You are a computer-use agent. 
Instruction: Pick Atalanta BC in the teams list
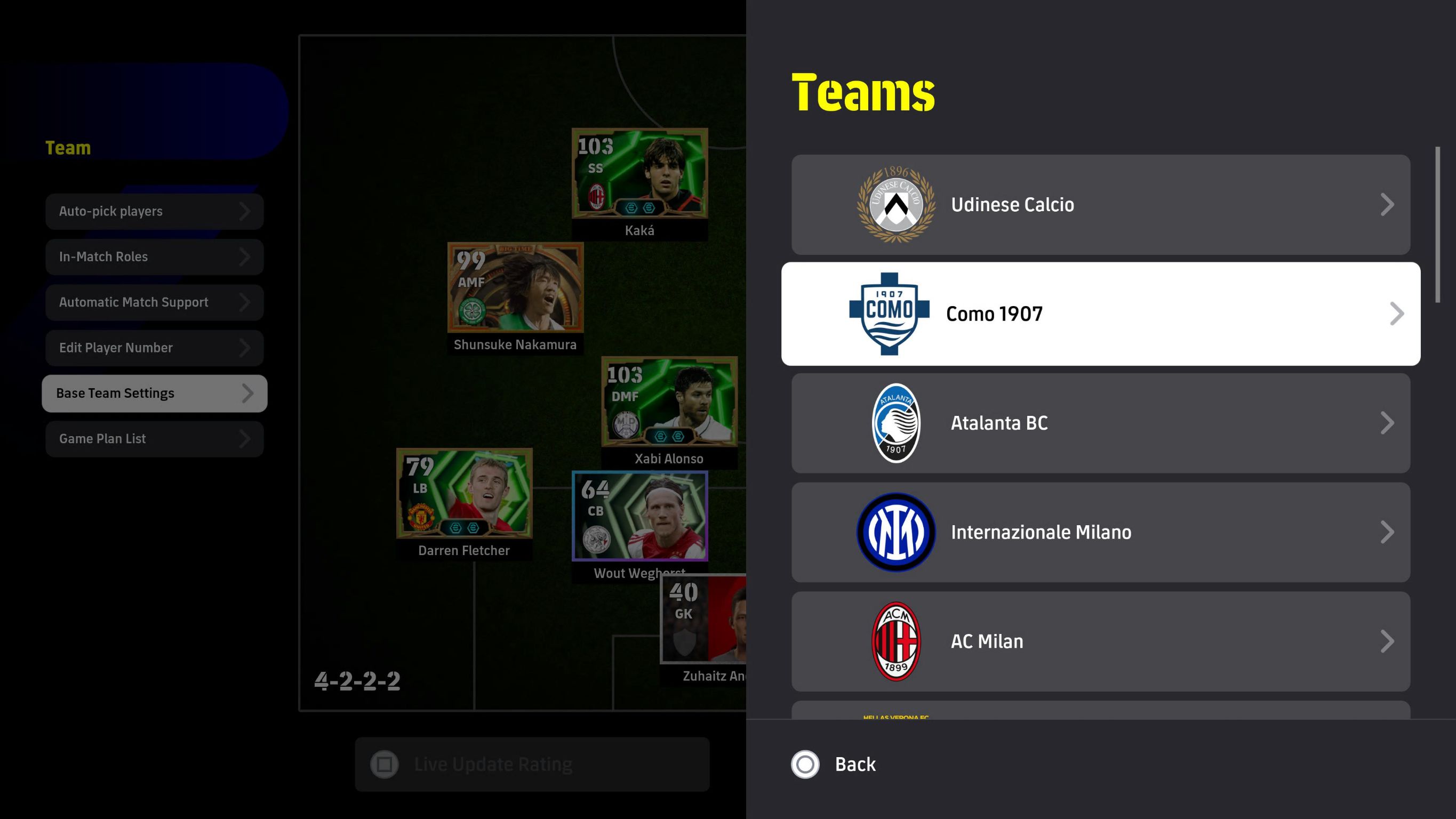point(1100,423)
